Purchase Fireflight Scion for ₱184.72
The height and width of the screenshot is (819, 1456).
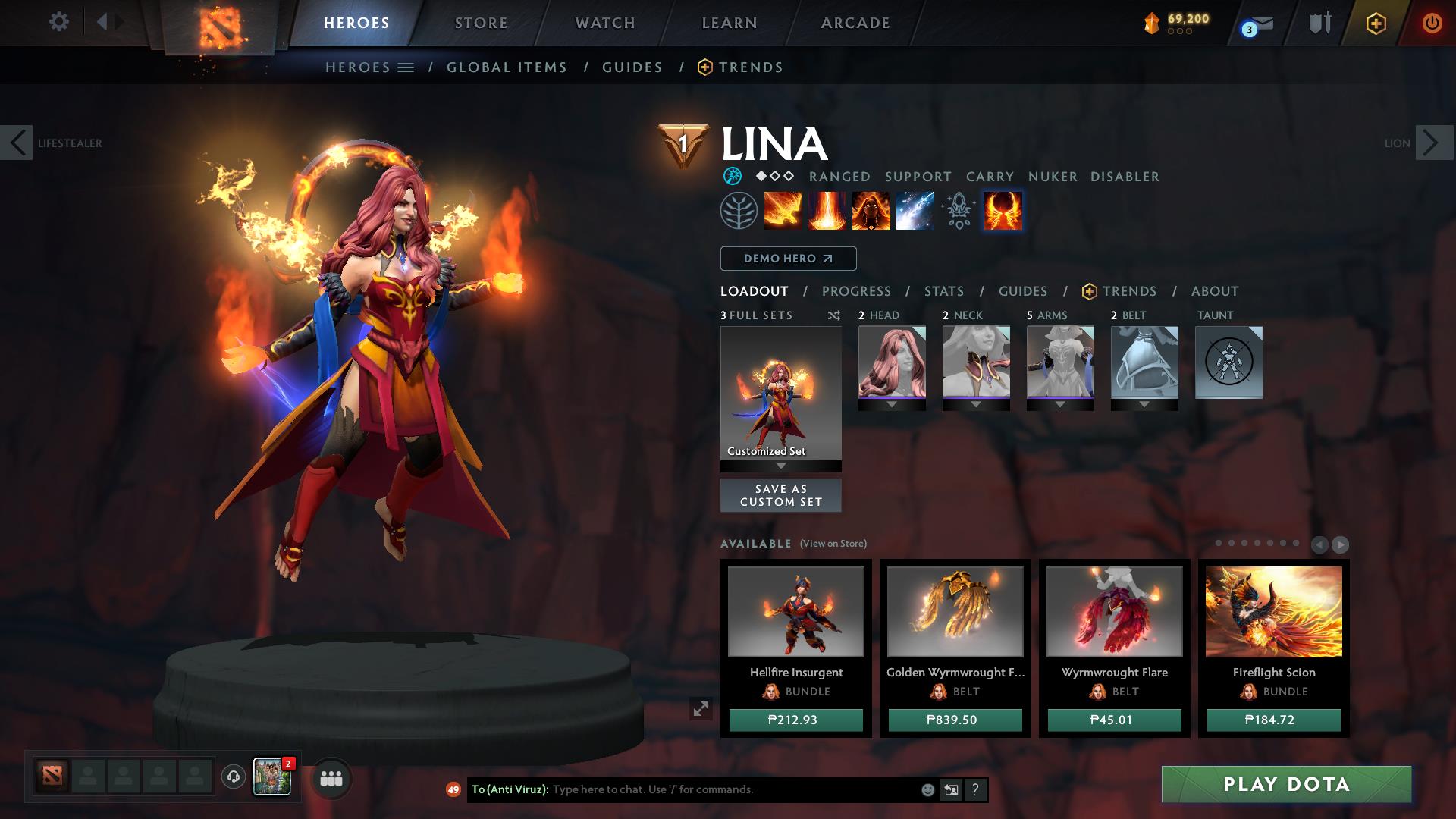(1273, 720)
